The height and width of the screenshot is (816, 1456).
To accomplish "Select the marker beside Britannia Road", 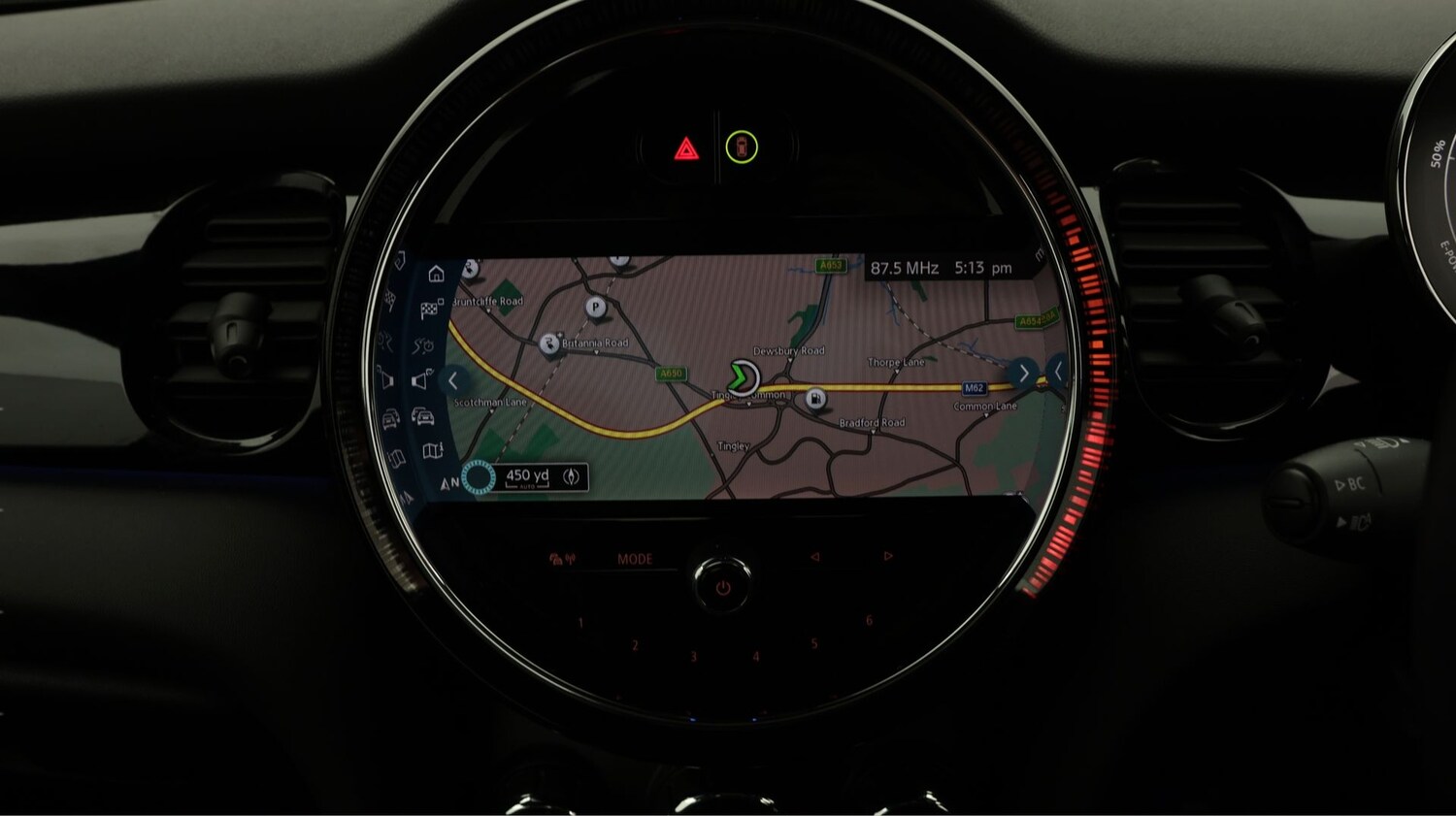I will point(549,343).
